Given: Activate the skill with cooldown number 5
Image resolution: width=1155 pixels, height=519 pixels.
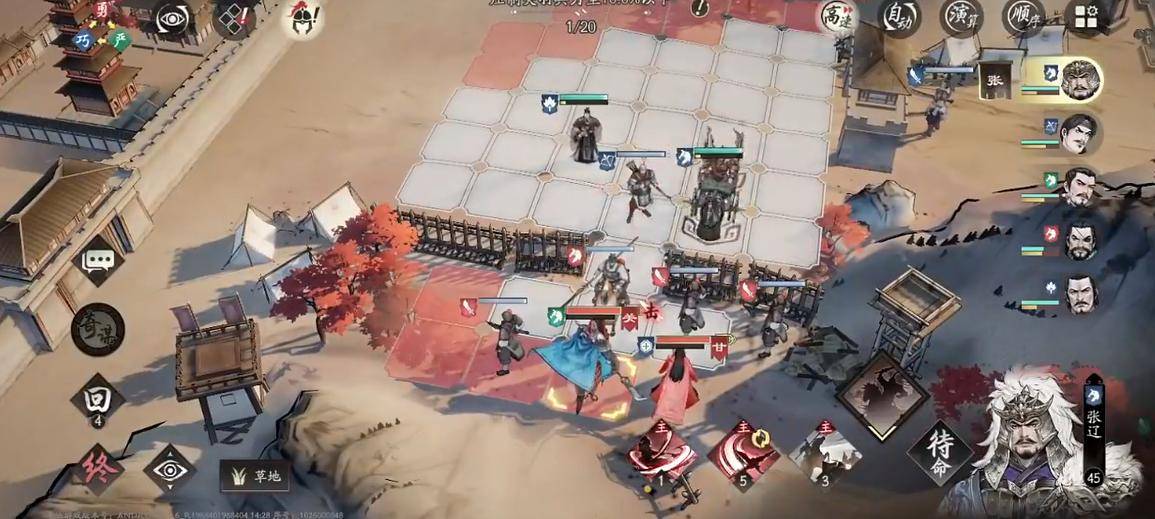Looking at the screenshot, I should [x=743, y=453].
